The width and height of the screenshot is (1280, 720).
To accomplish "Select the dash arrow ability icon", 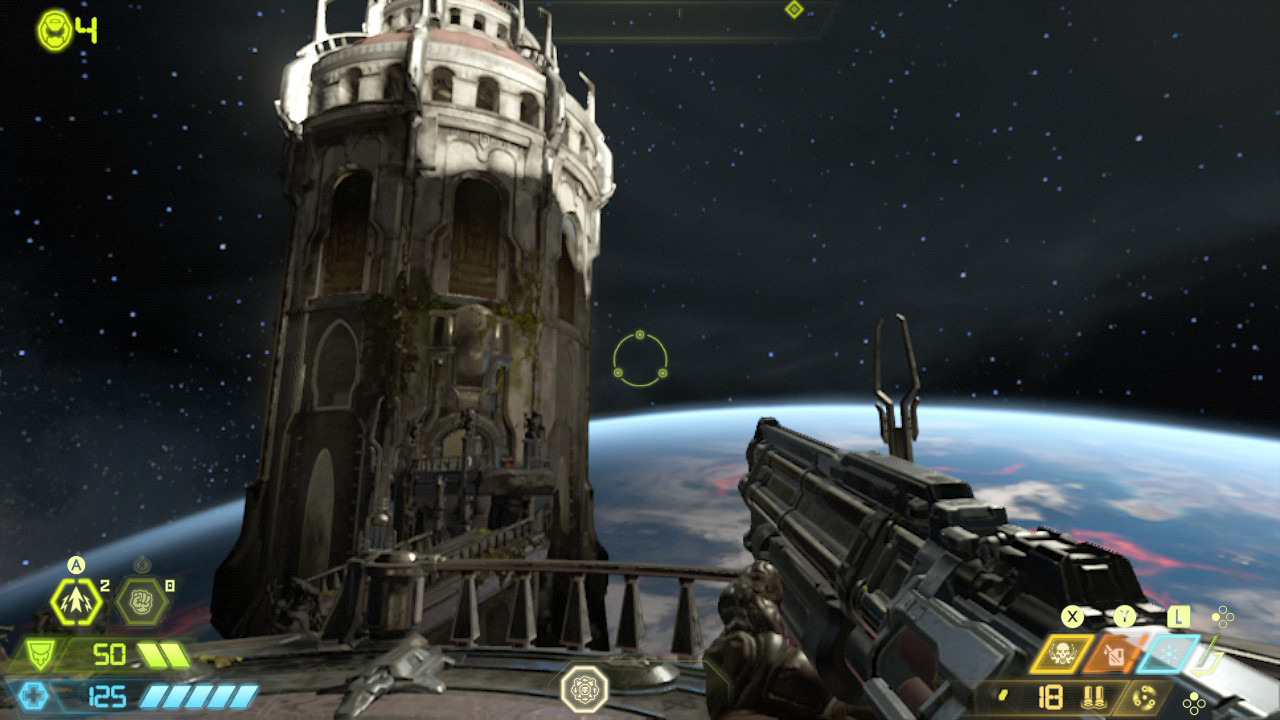I will [76, 601].
